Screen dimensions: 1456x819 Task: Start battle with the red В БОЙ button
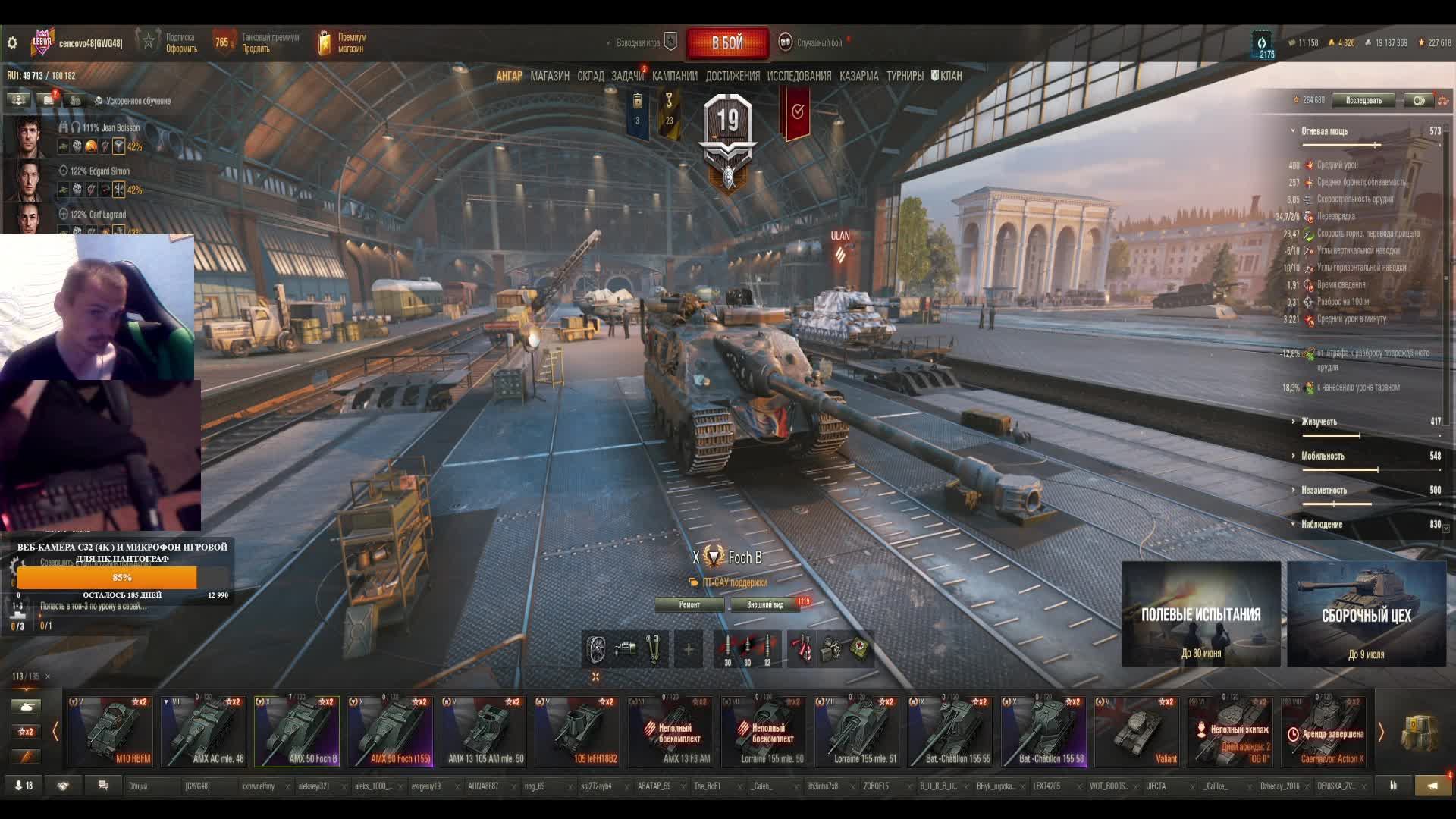(726, 43)
